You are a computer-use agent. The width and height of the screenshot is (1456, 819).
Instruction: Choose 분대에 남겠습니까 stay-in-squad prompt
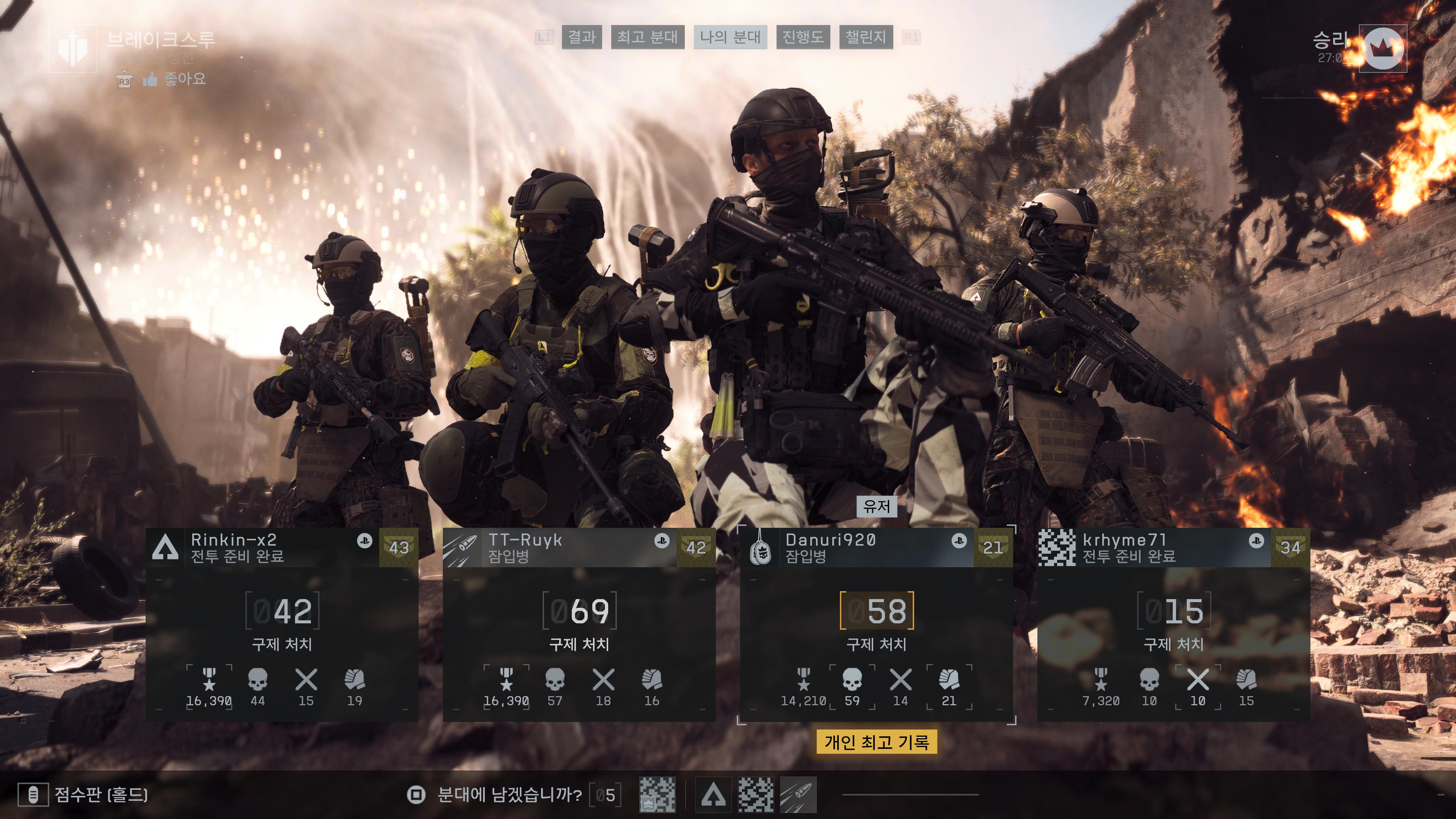[509, 795]
